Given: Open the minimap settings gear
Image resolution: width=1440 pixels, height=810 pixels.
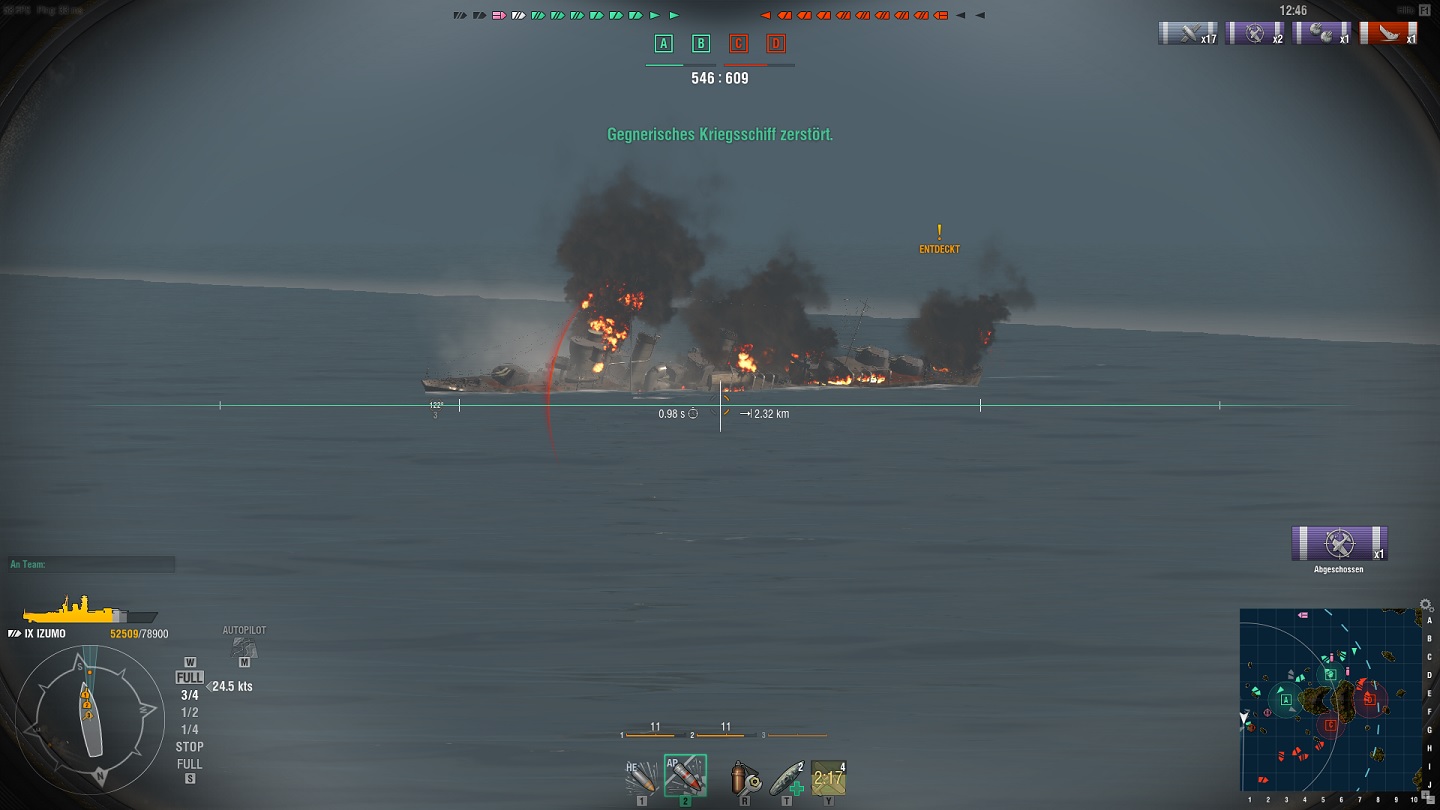Looking at the screenshot, I should (x=1426, y=604).
